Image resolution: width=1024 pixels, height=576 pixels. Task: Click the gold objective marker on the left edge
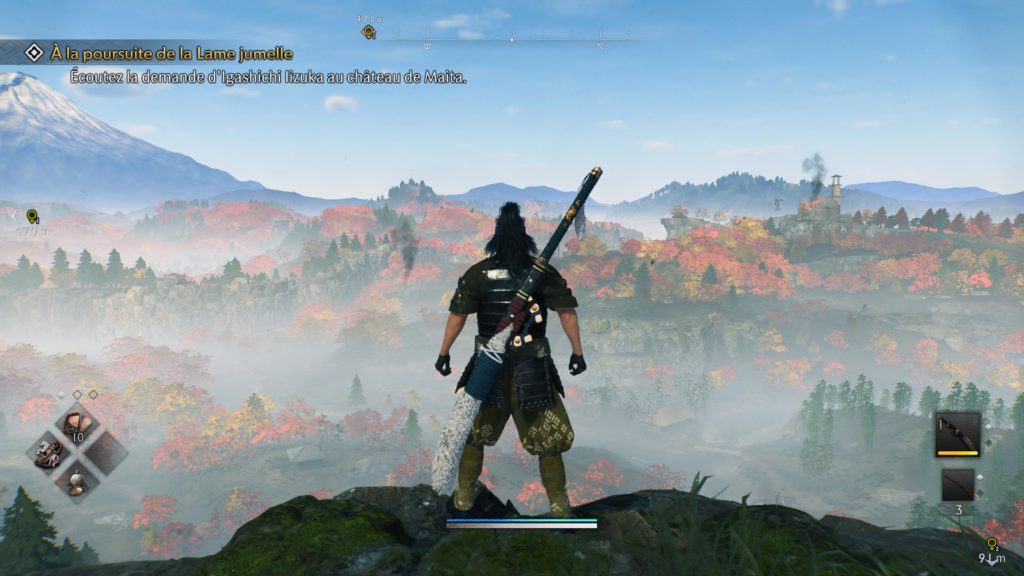click(32, 216)
